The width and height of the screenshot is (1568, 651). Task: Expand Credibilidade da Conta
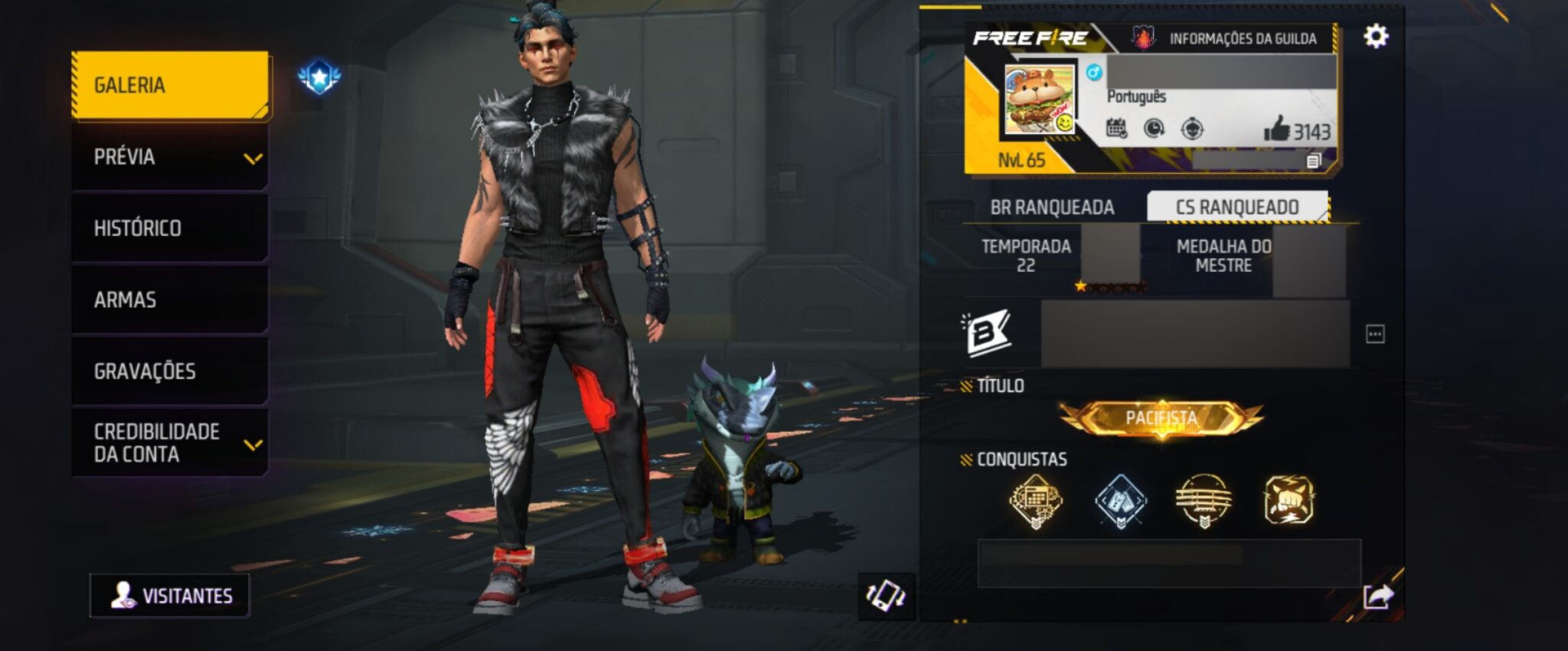pos(170,443)
